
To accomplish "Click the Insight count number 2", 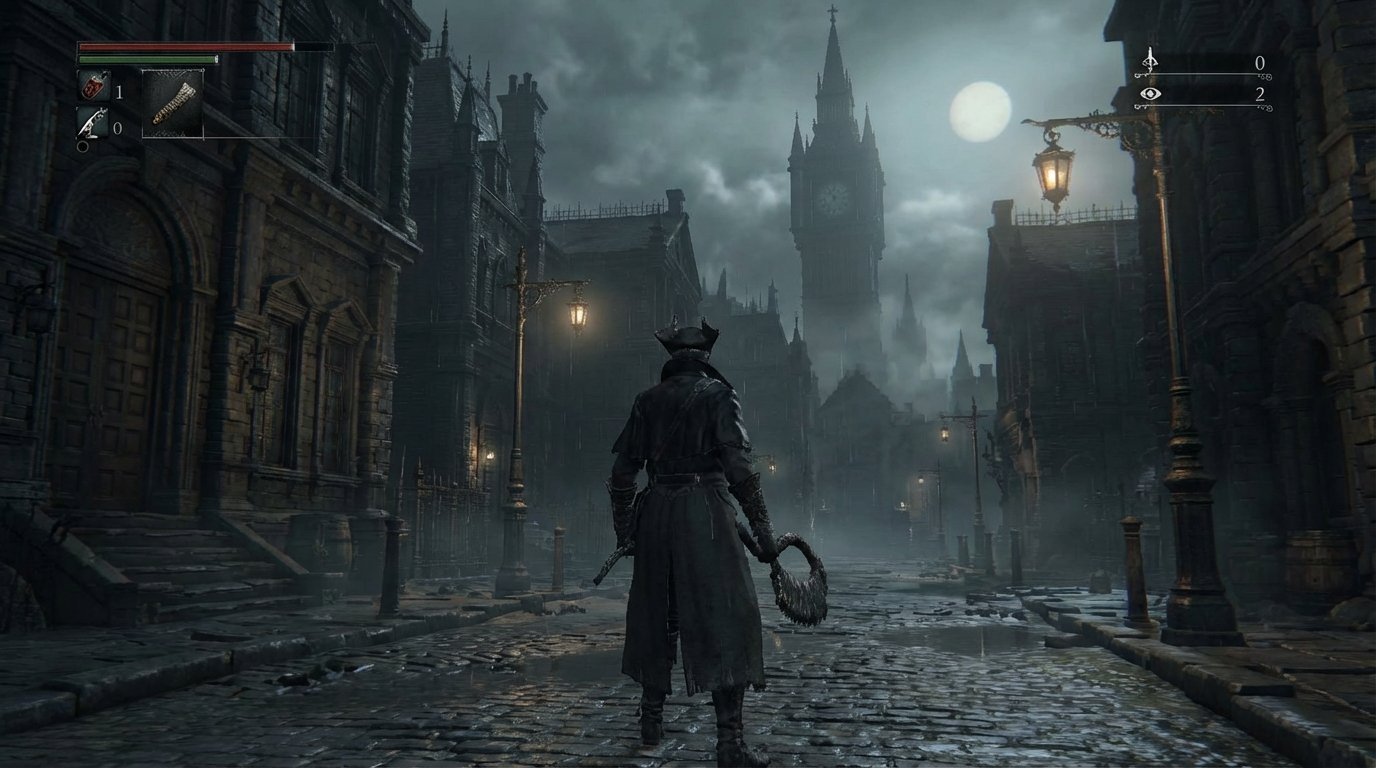I will (1261, 96).
